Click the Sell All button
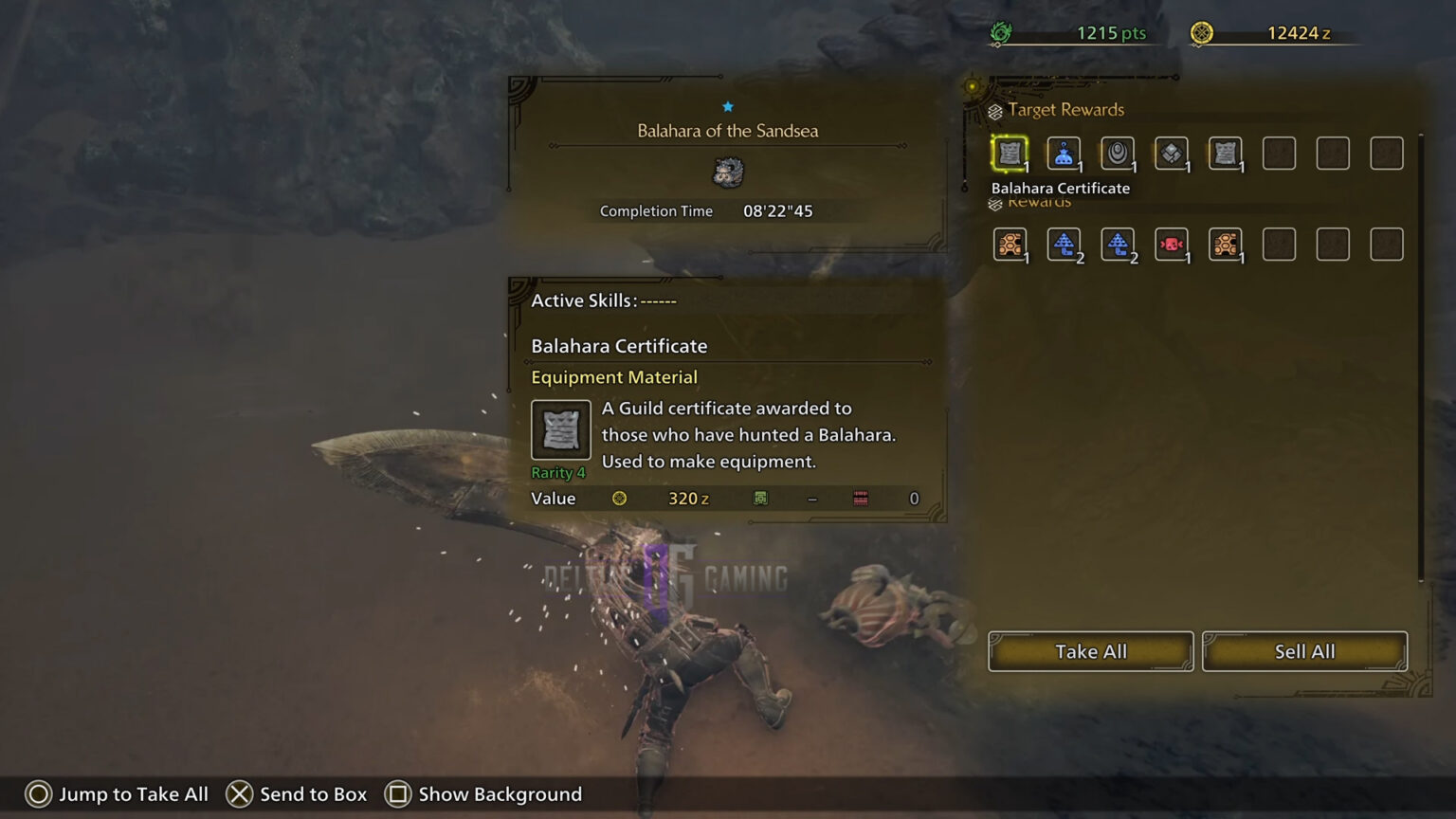Image resolution: width=1456 pixels, height=819 pixels. [1304, 651]
